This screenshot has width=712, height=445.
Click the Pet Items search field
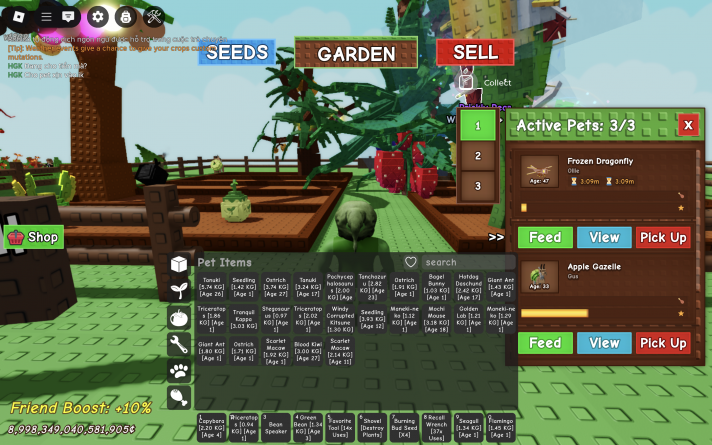pos(465,262)
